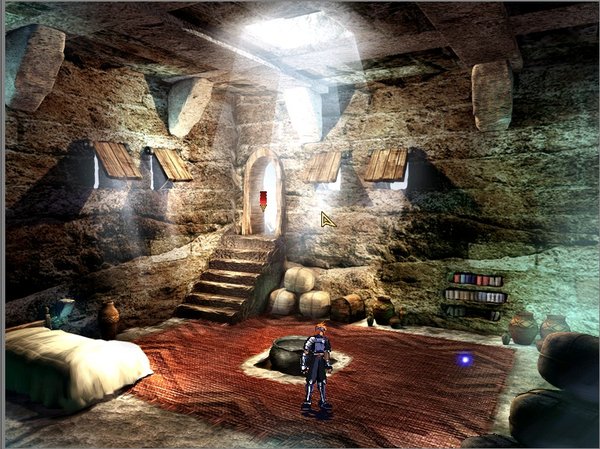Select the glowing blue orb marker
This screenshot has height=449, width=600.
click(x=464, y=359)
